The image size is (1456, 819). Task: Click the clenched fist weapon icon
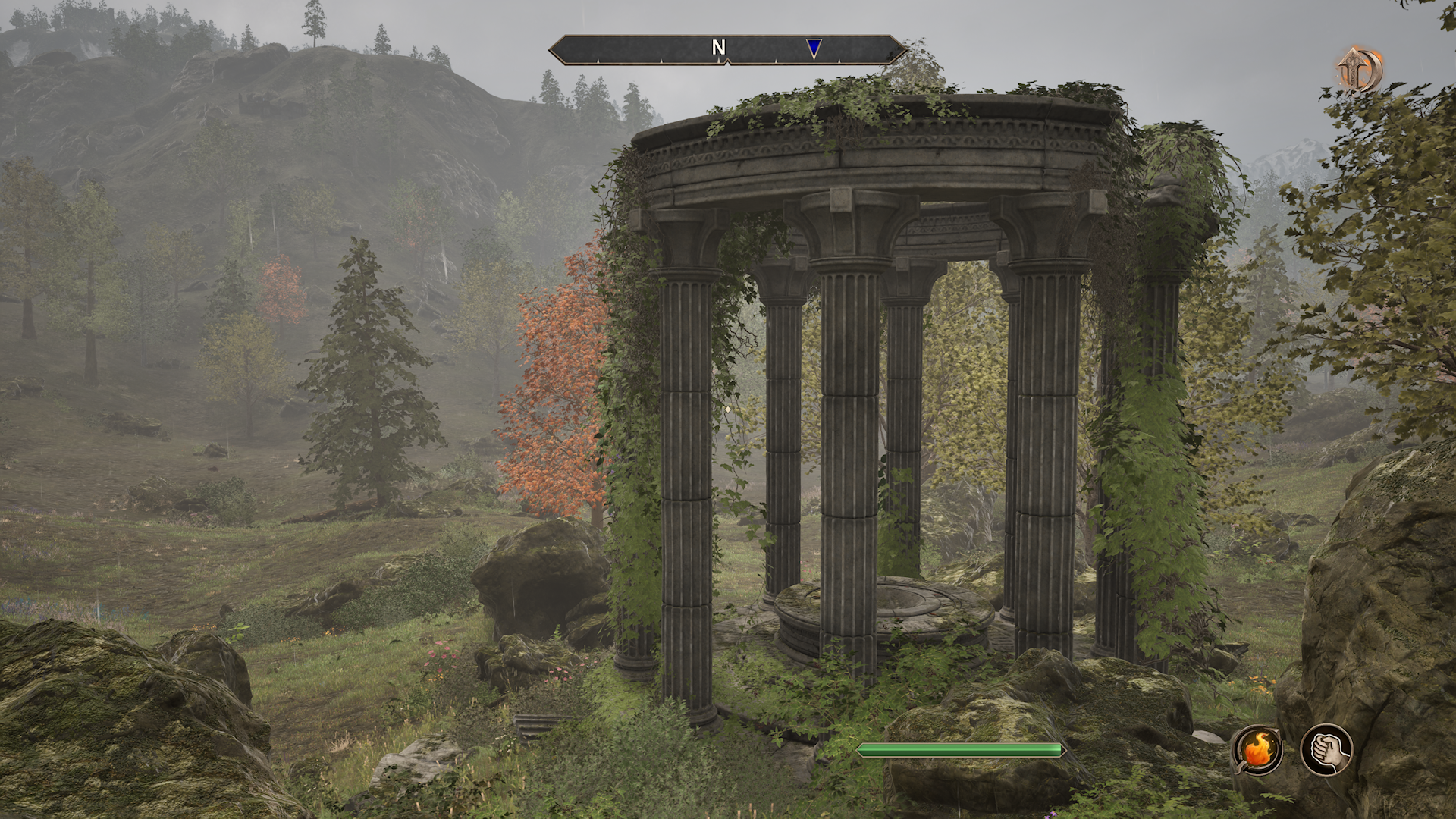coord(1326,750)
